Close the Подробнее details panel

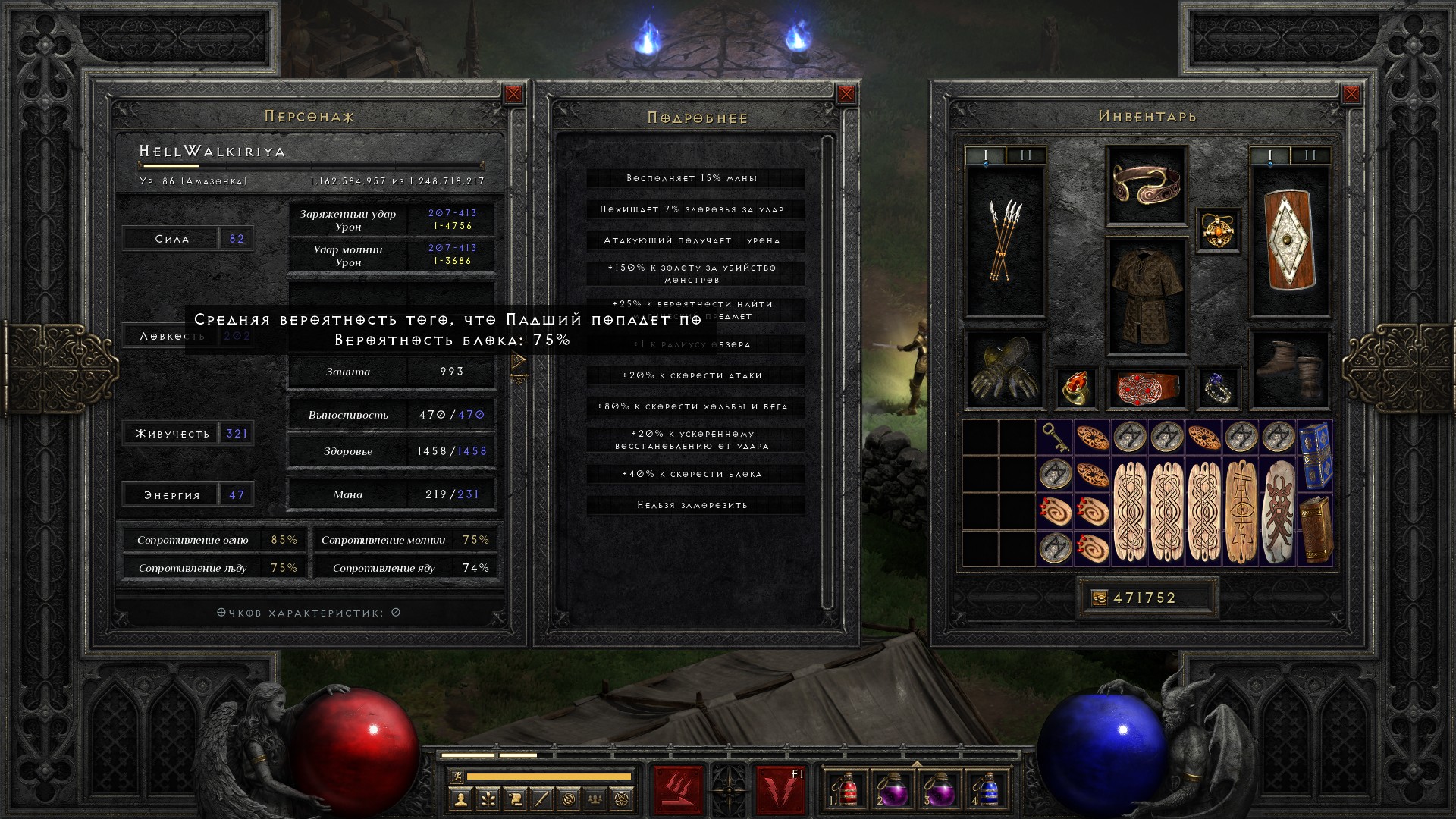coord(846,94)
